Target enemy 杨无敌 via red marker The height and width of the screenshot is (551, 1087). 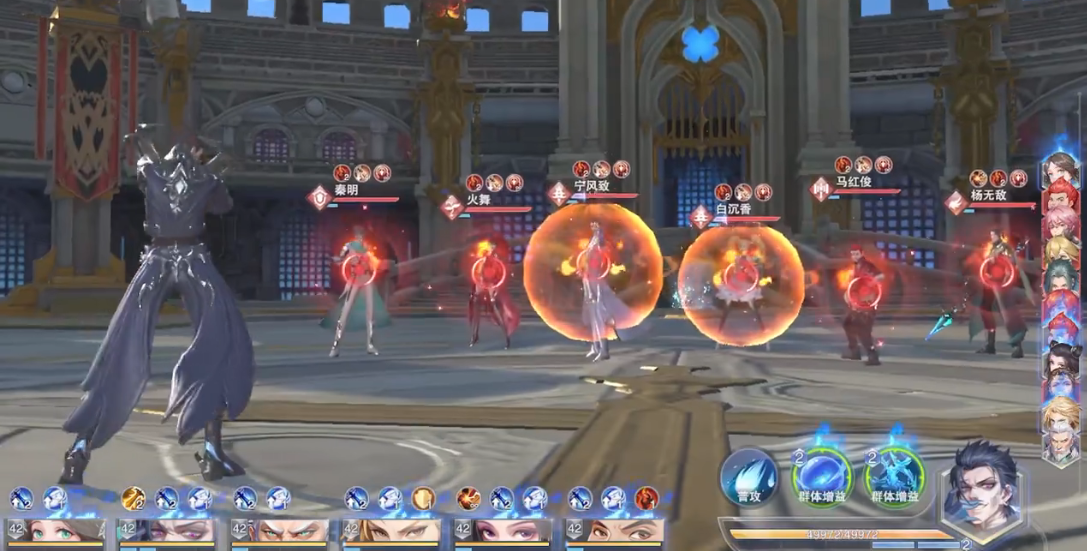995,271
